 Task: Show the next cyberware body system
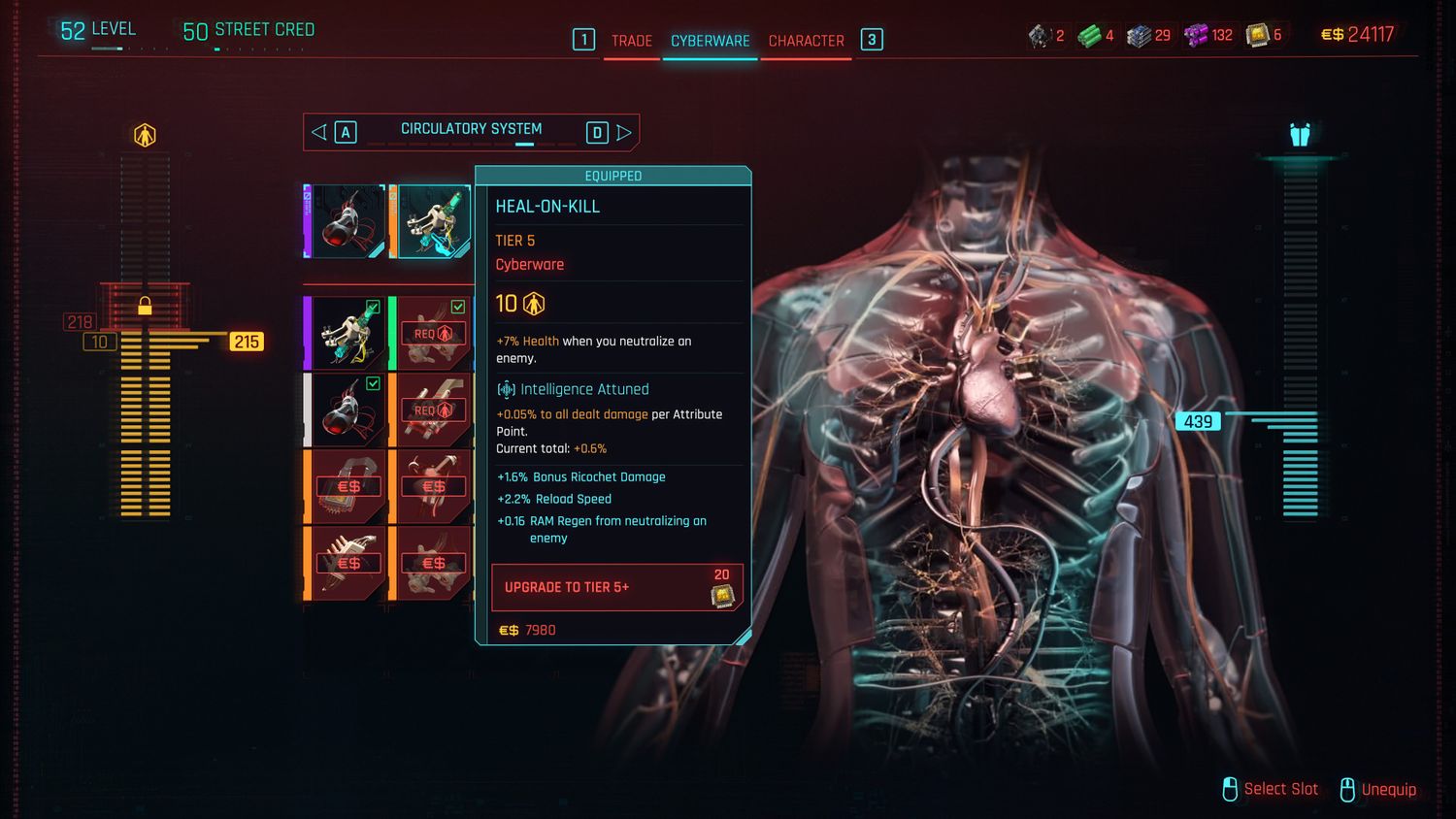tap(624, 132)
